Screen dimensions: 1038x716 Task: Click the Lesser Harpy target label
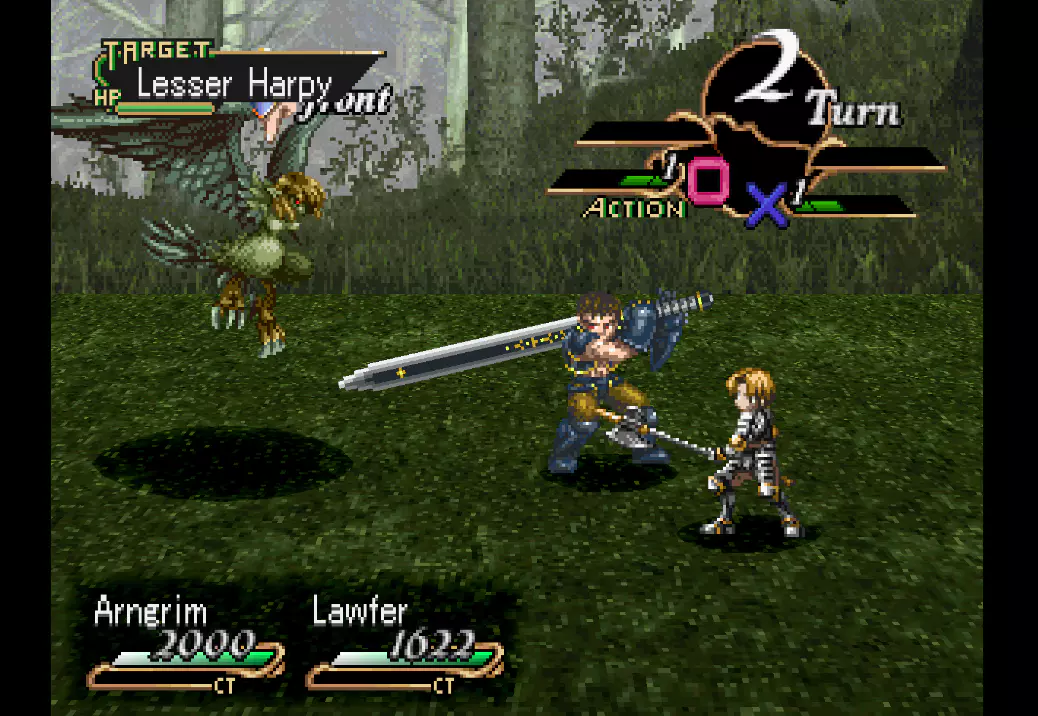pos(234,84)
